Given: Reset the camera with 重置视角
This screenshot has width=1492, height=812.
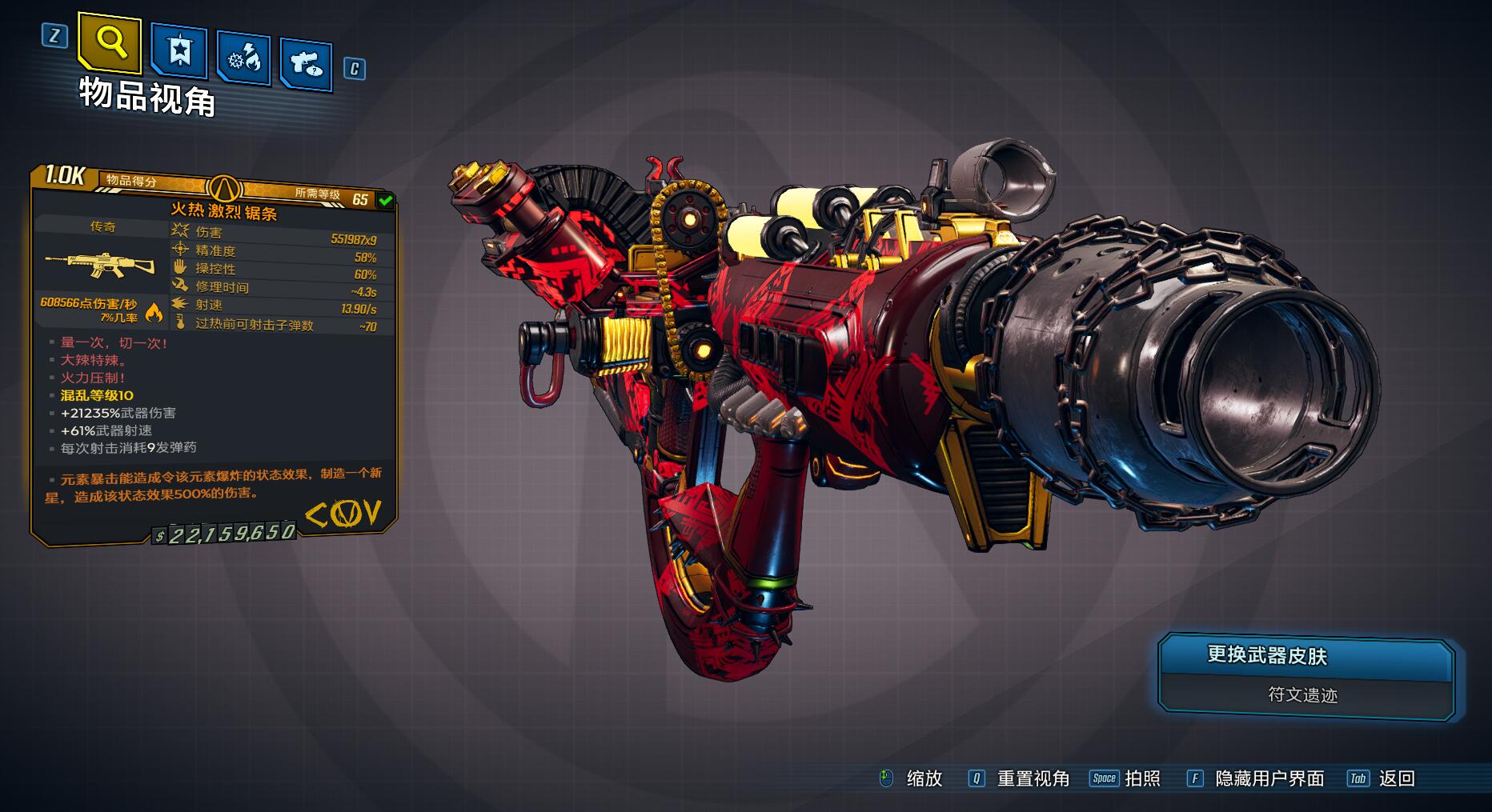Looking at the screenshot, I should click(x=1033, y=778).
